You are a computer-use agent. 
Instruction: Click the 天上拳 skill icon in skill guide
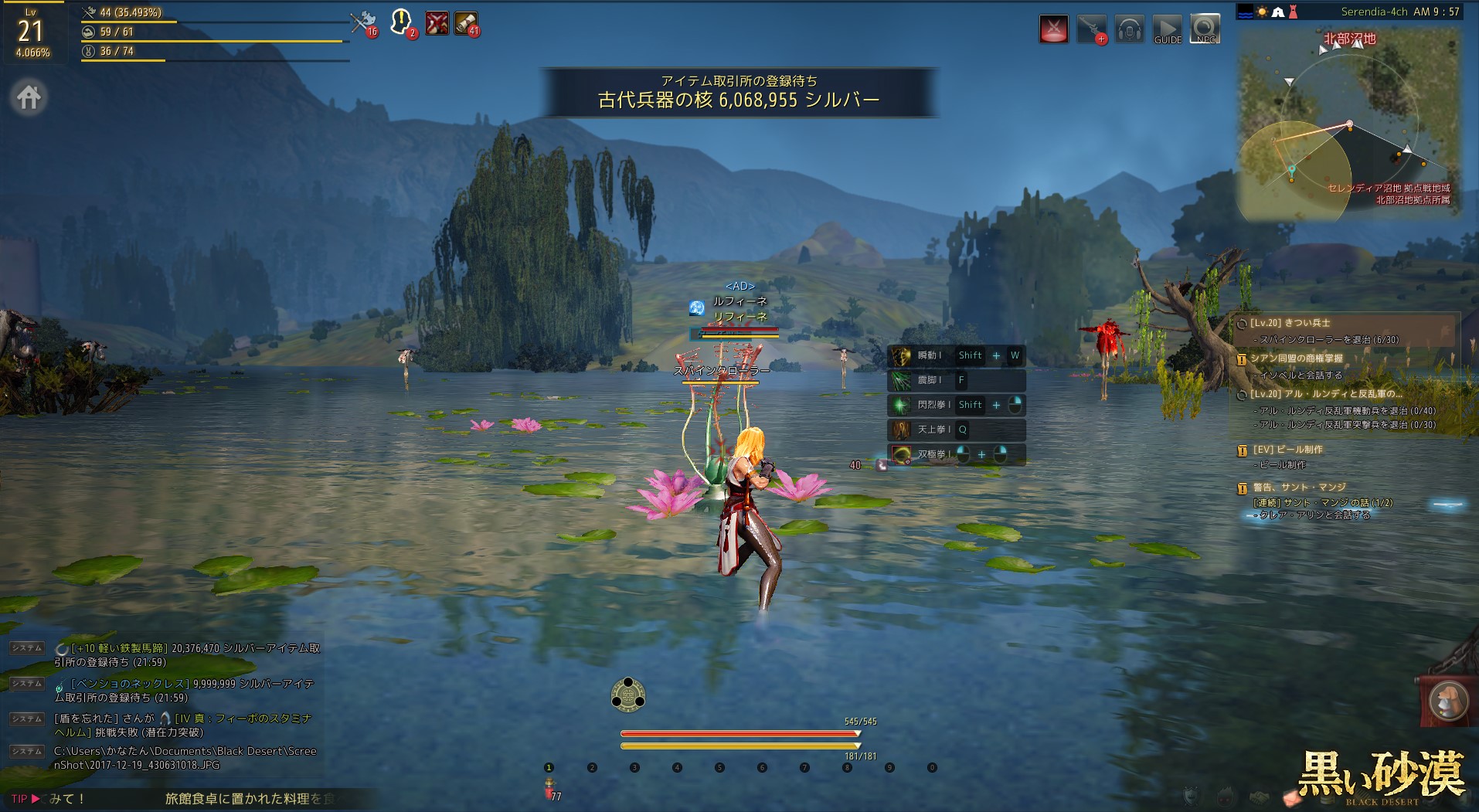tap(901, 430)
